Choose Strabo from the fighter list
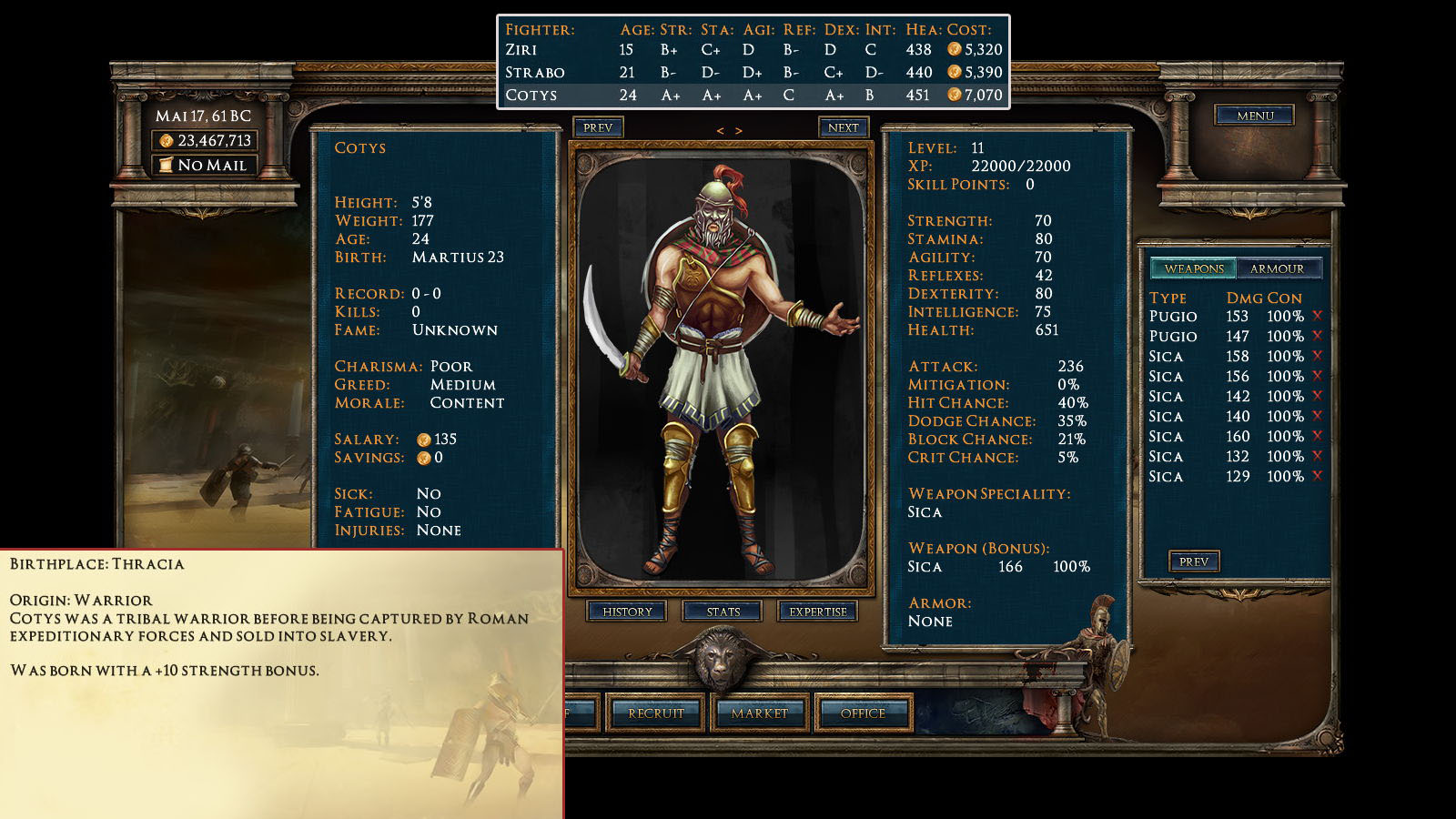The width and height of the screenshot is (1456, 819). [535, 73]
